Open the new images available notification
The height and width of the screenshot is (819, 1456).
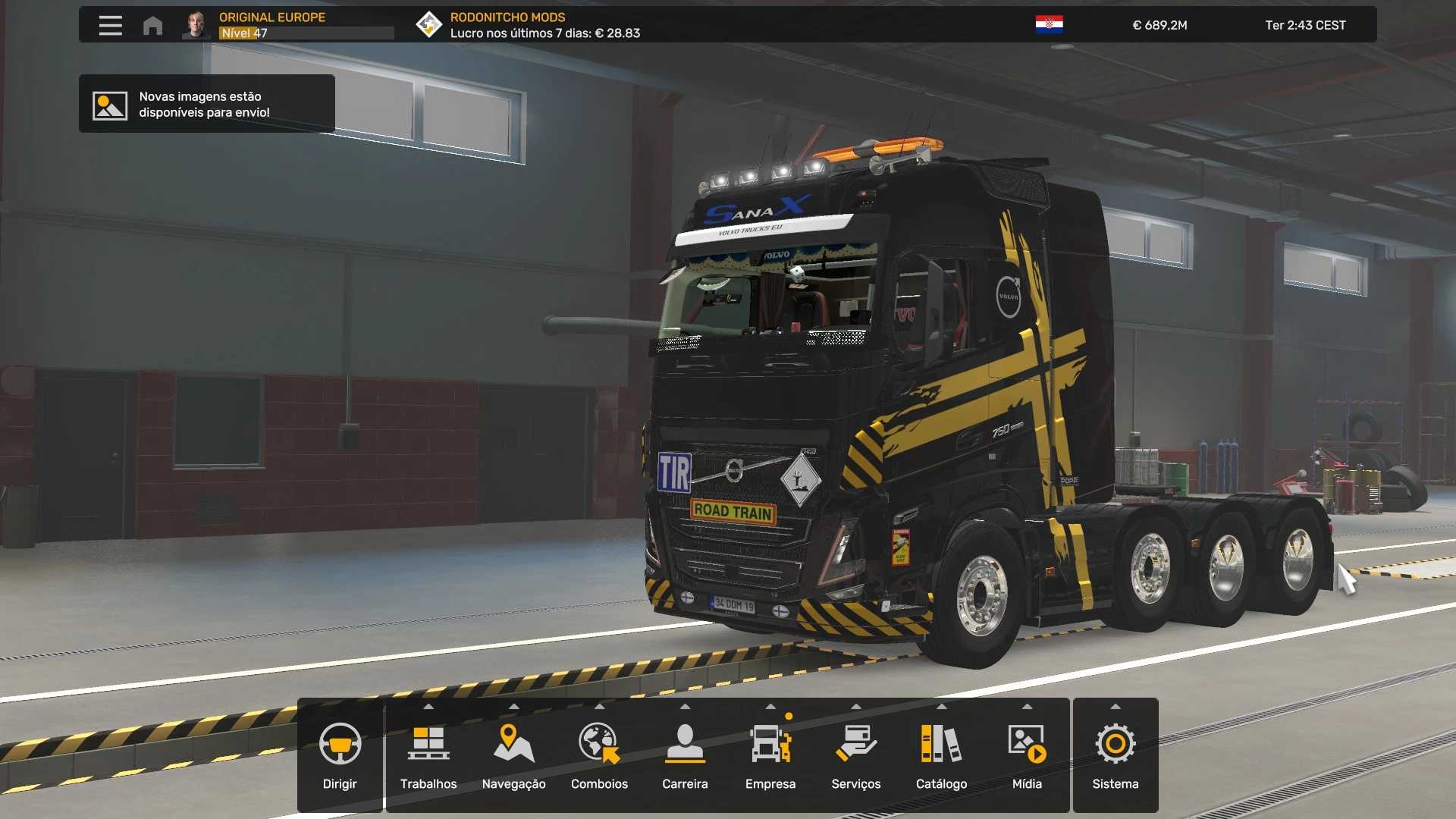(206, 104)
